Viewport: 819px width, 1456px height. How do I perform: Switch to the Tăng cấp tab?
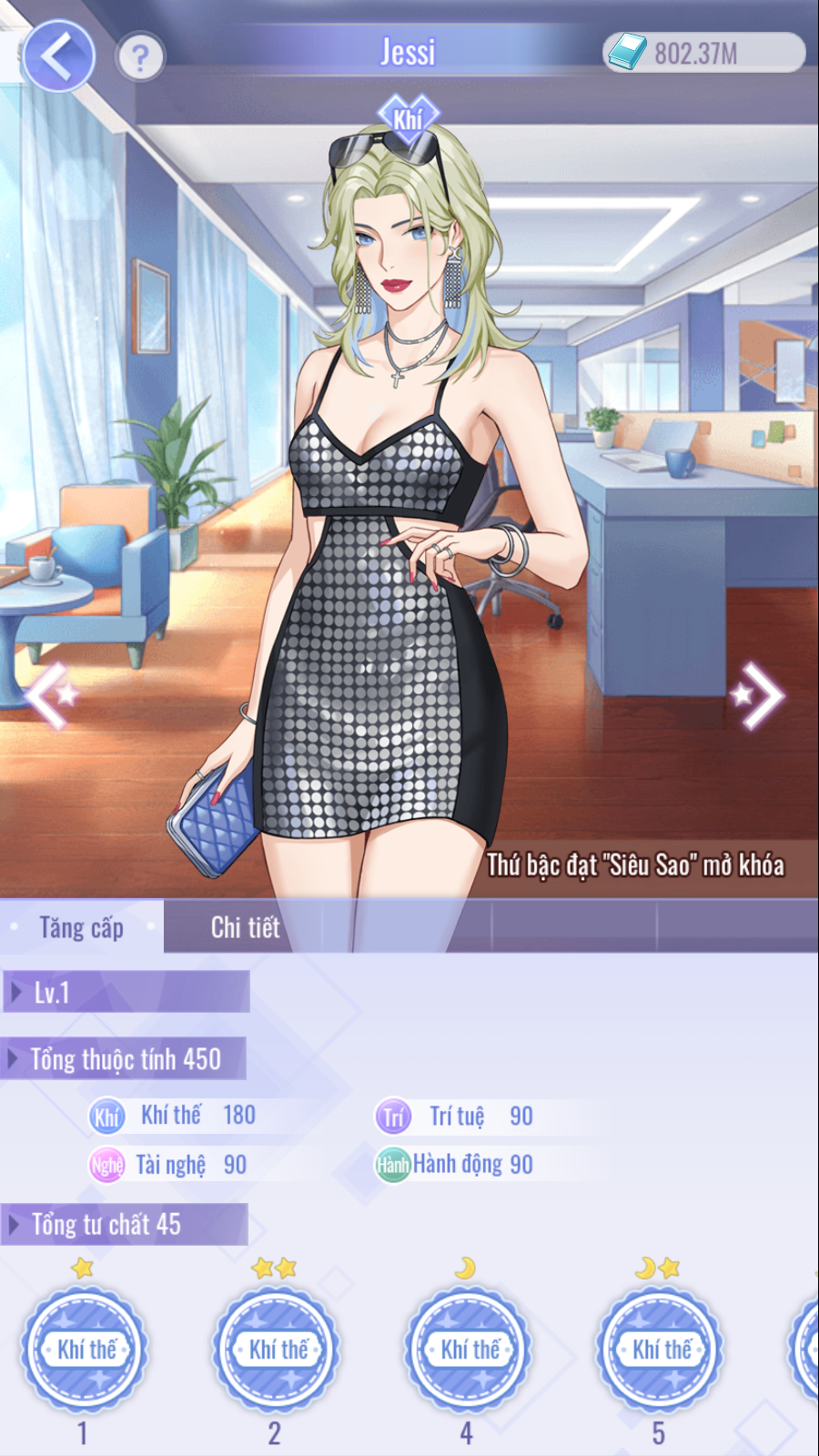coord(82,927)
